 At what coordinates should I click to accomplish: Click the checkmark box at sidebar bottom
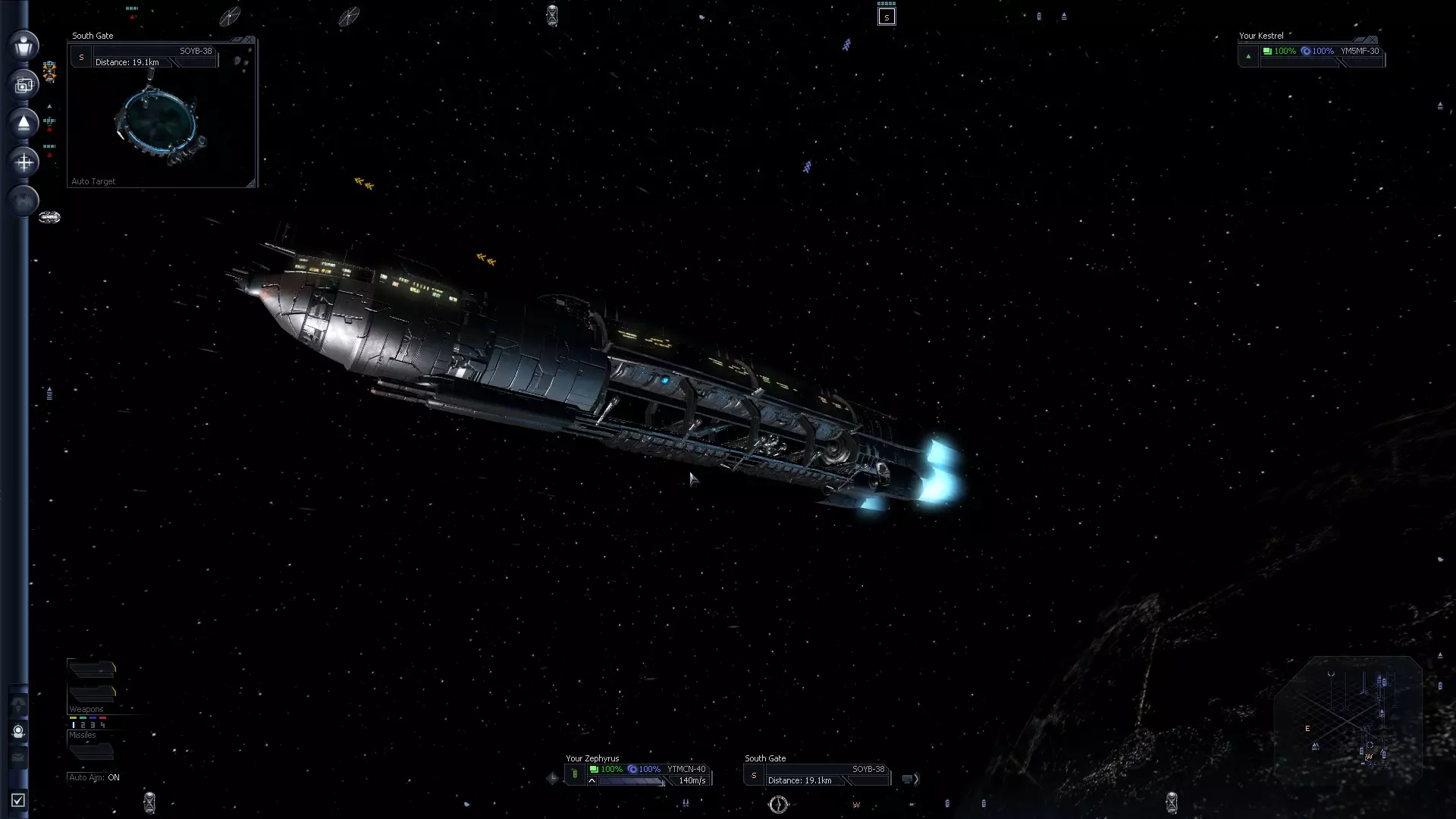(18, 800)
